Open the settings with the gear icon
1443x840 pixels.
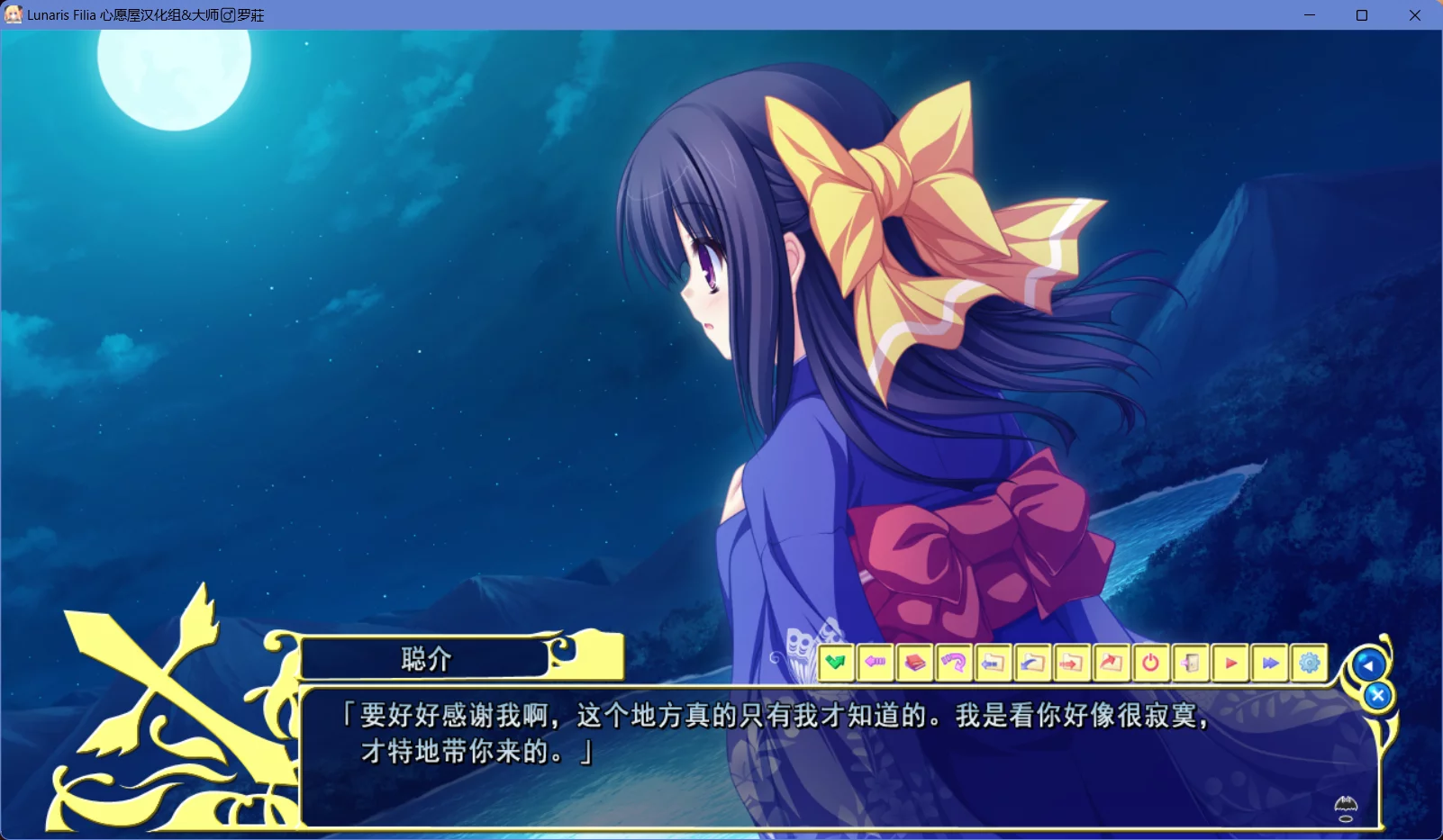1310,664
